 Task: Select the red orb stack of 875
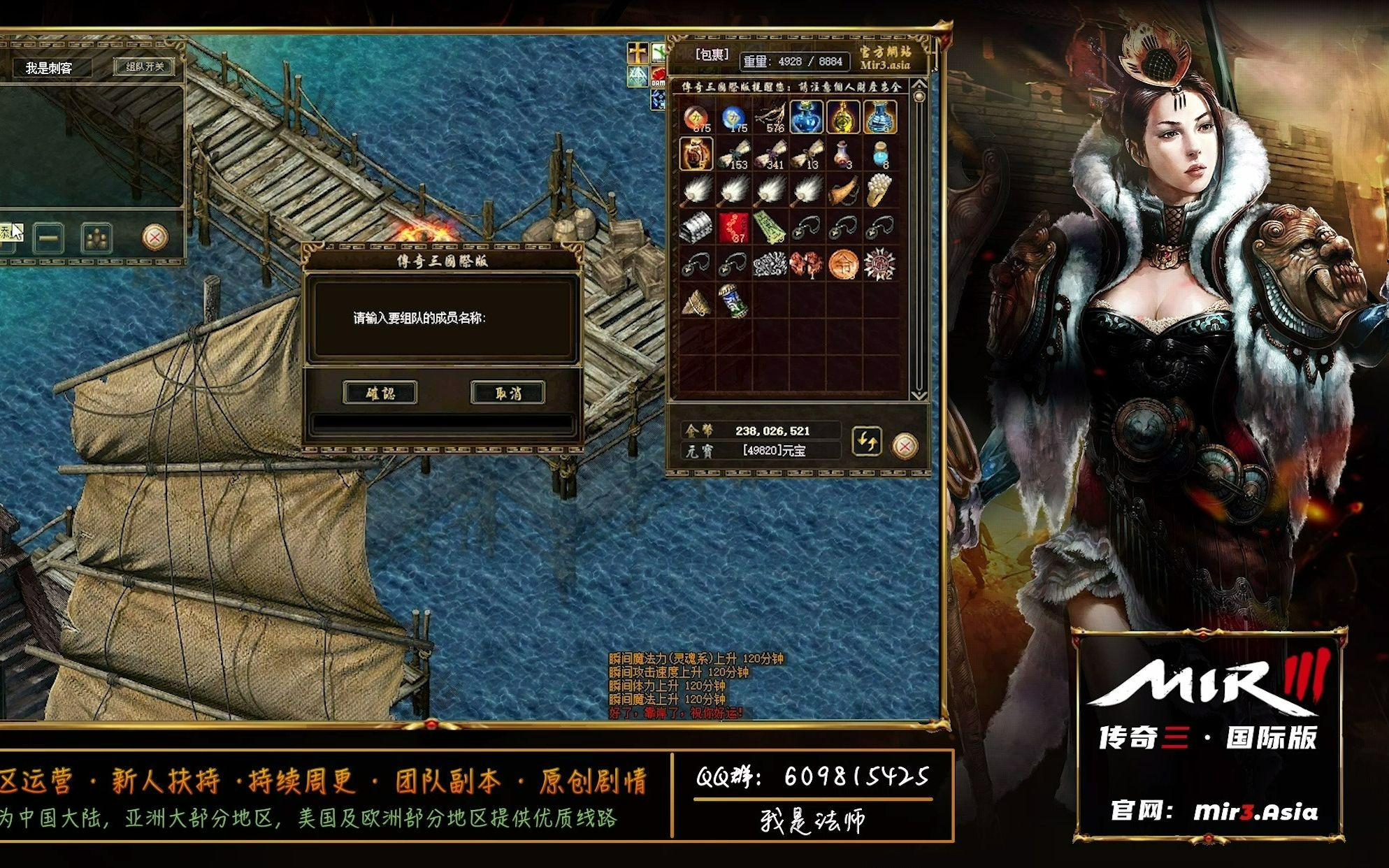pyautogui.click(x=697, y=117)
